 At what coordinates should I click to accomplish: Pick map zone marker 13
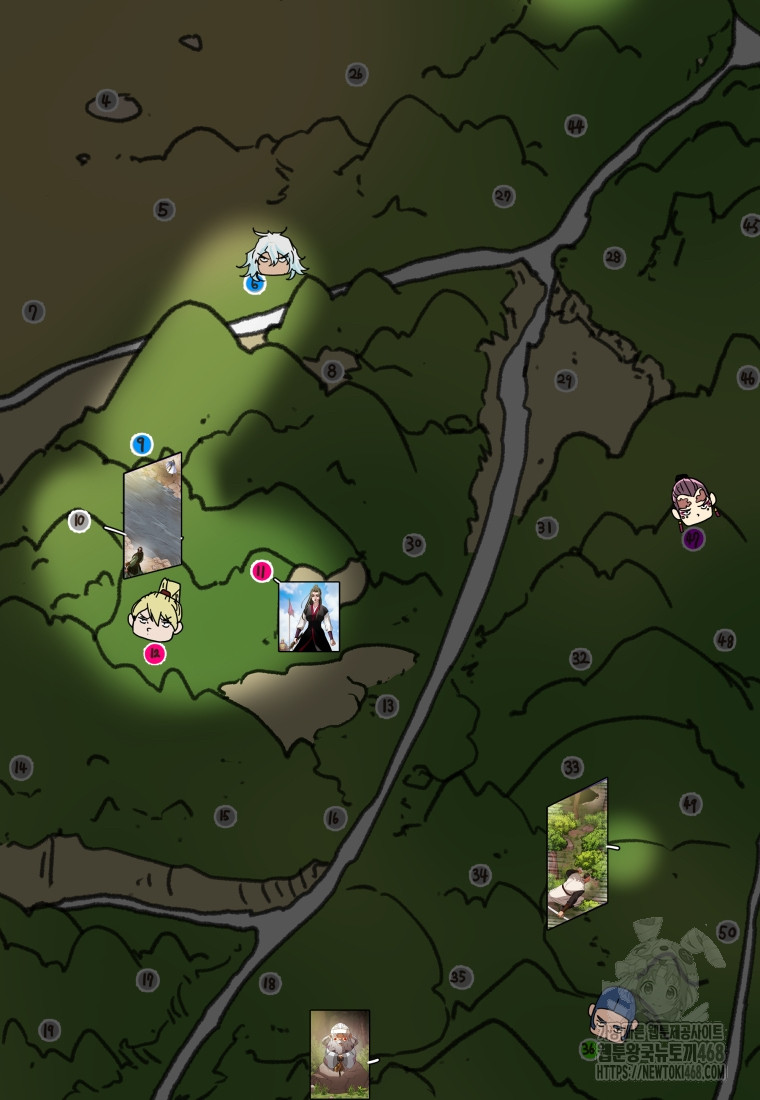[387, 706]
